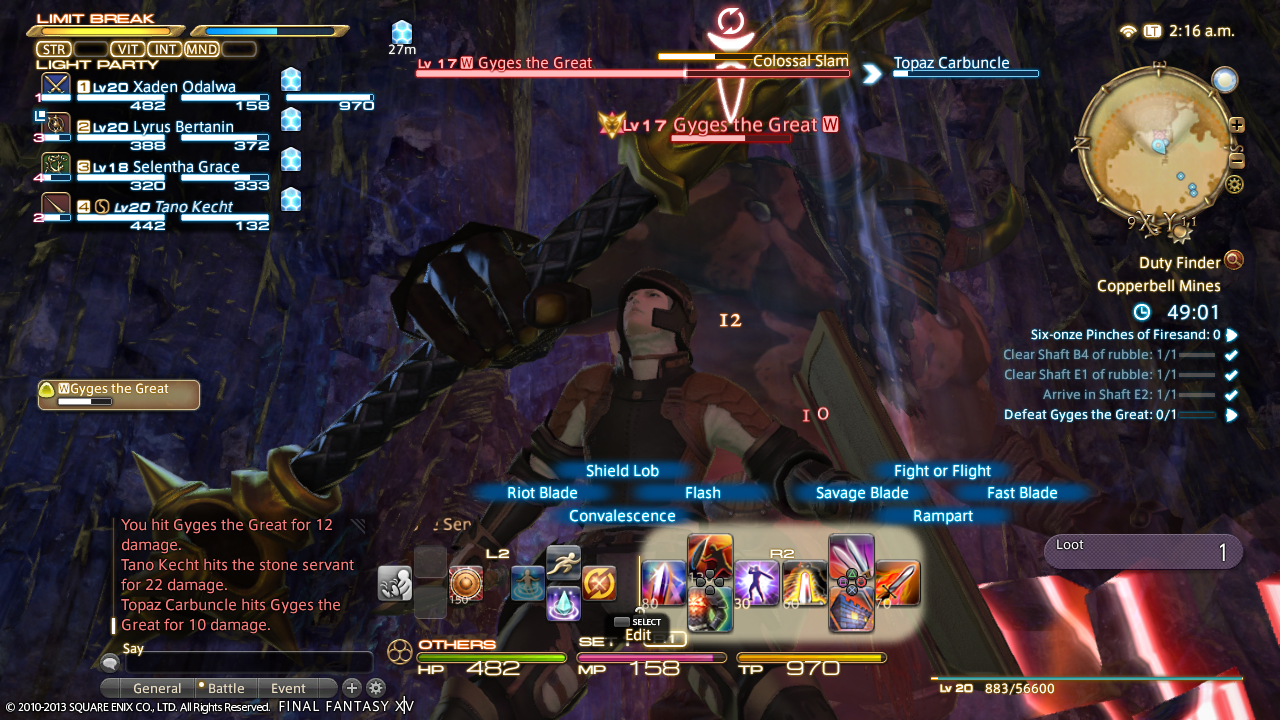This screenshot has height=720, width=1280.
Task: Switch to the General chat tab
Action: tap(157, 688)
